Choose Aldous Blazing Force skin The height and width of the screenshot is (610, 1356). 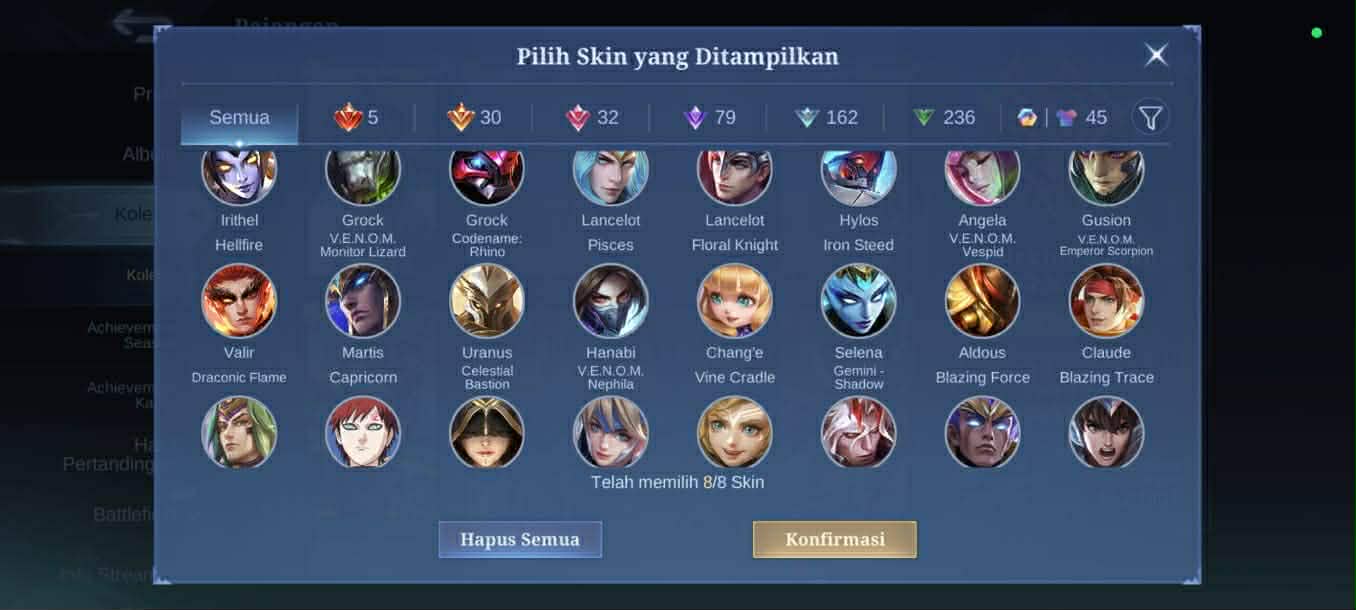click(x=982, y=301)
